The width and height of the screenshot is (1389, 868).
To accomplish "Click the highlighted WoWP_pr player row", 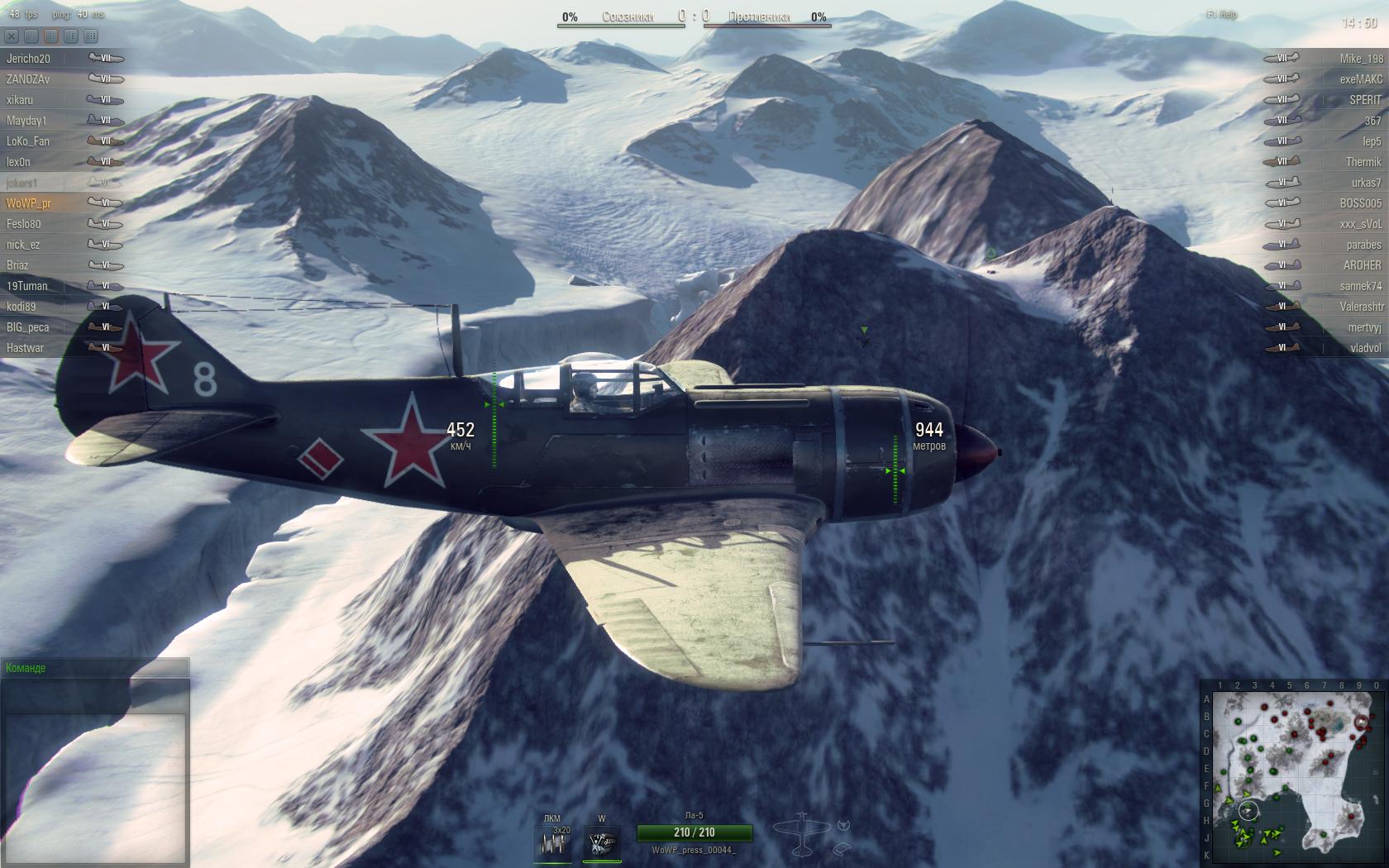I will tap(29, 203).
